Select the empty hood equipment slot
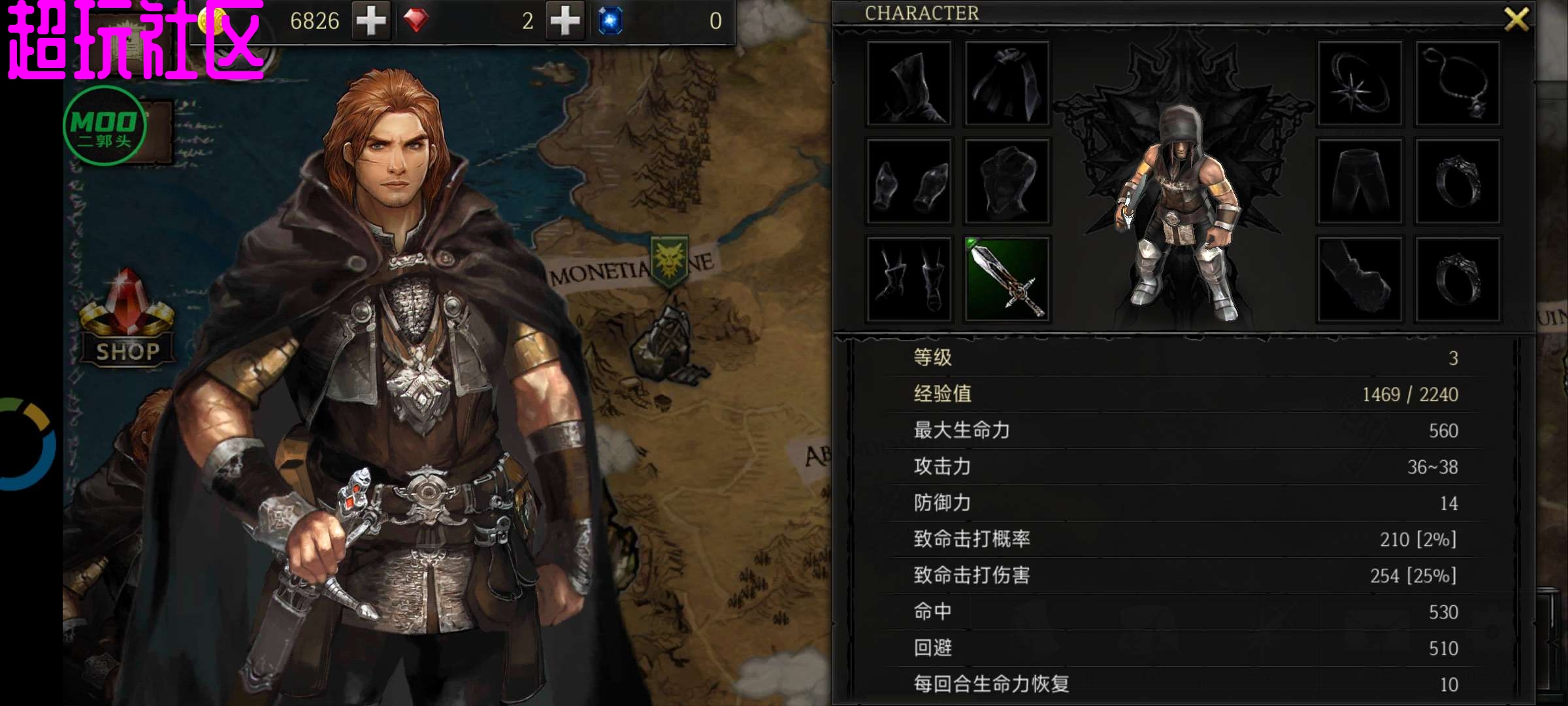 [909, 84]
